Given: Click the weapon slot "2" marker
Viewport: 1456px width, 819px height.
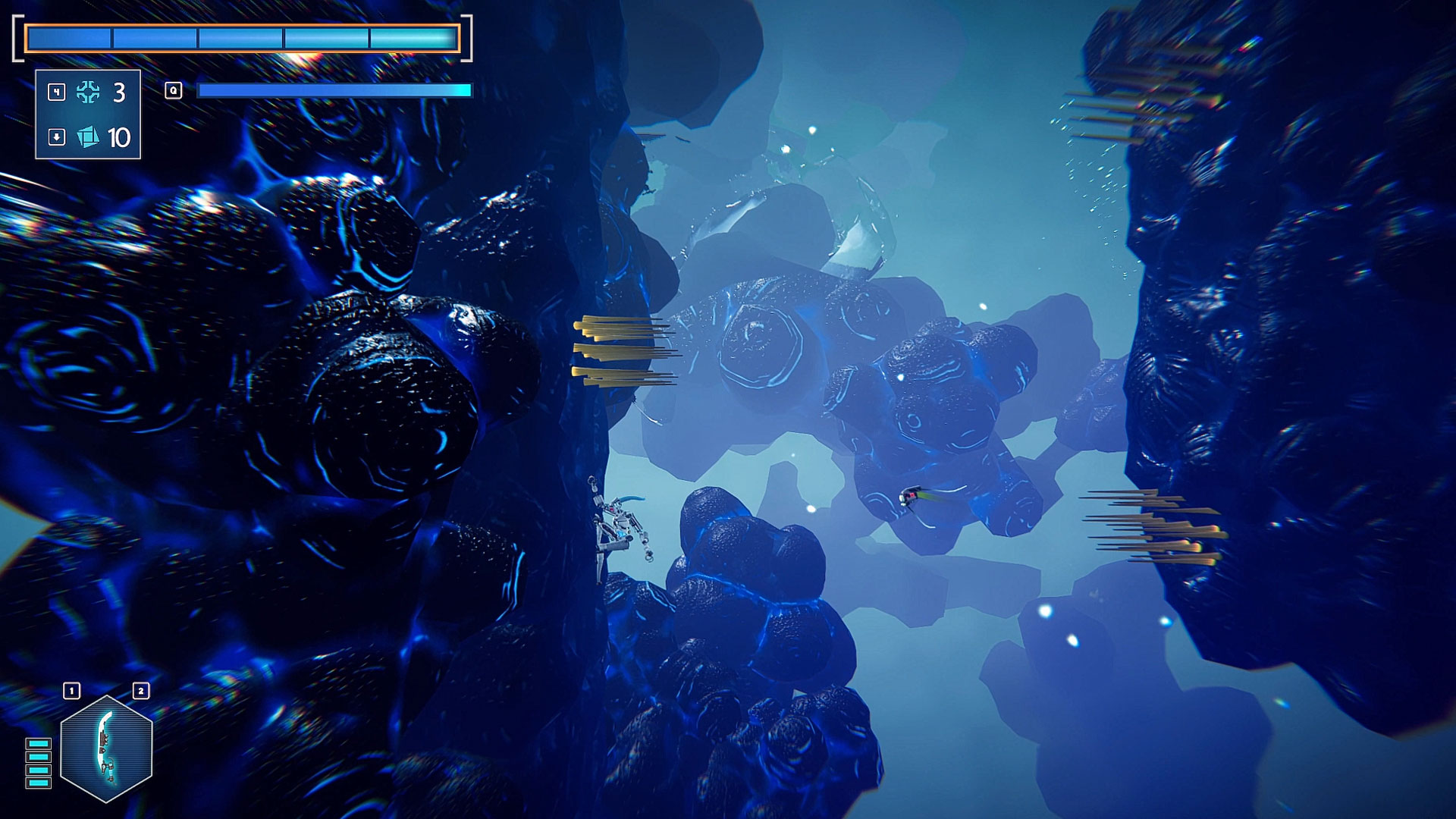Looking at the screenshot, I should [x=140, y=690].
